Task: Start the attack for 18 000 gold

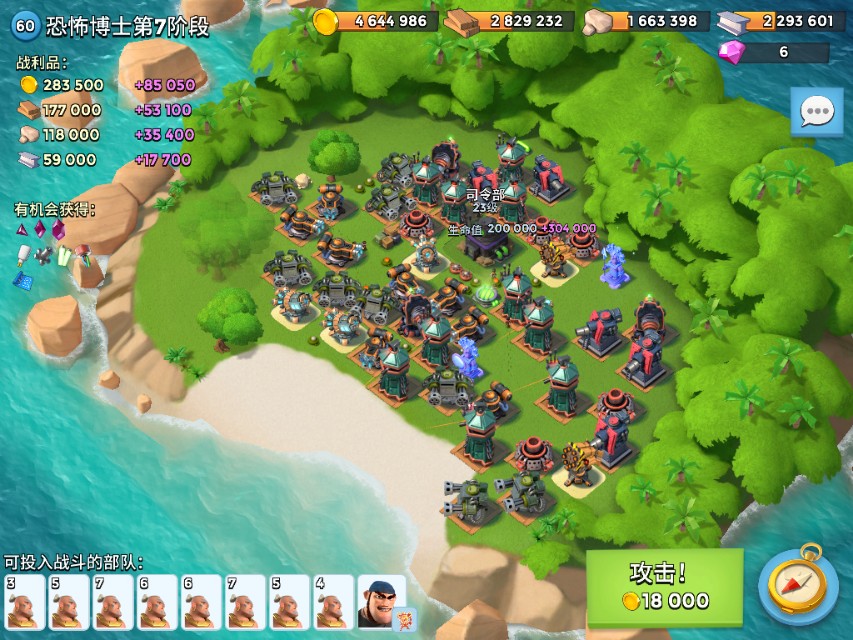Action: [x=664, y=587]
